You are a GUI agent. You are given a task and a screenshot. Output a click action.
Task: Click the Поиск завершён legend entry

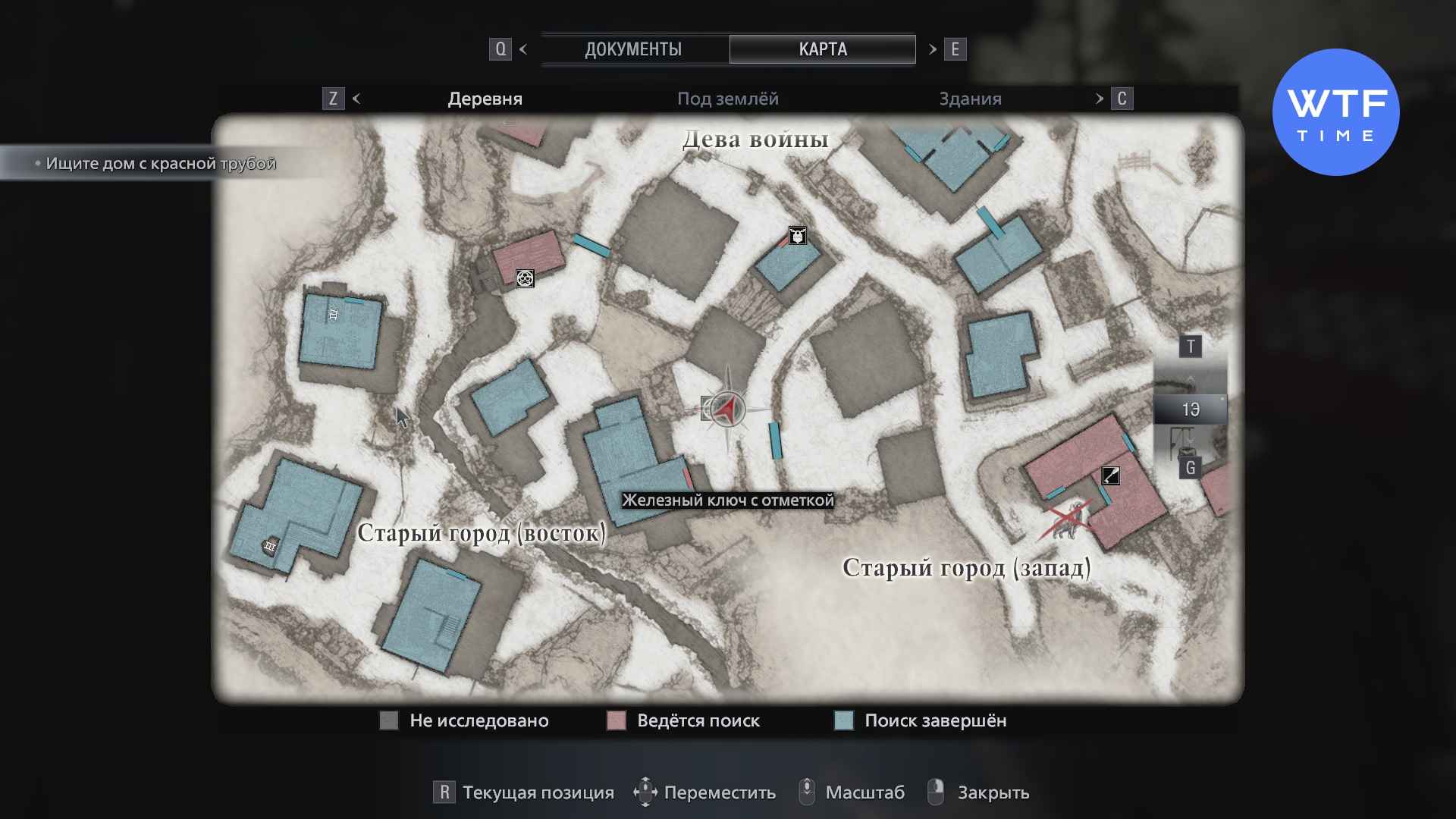pos(920,720)
